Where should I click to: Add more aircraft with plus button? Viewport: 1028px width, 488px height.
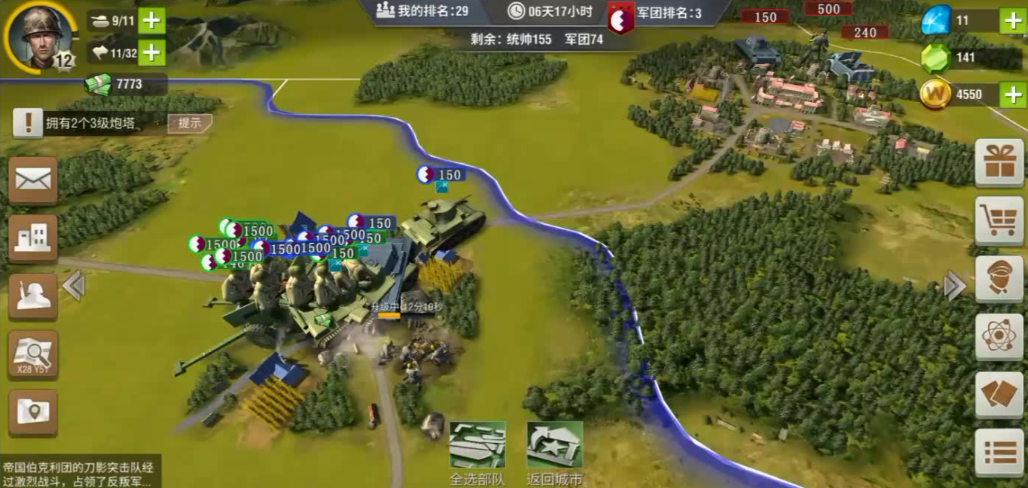tap(152, 52)
